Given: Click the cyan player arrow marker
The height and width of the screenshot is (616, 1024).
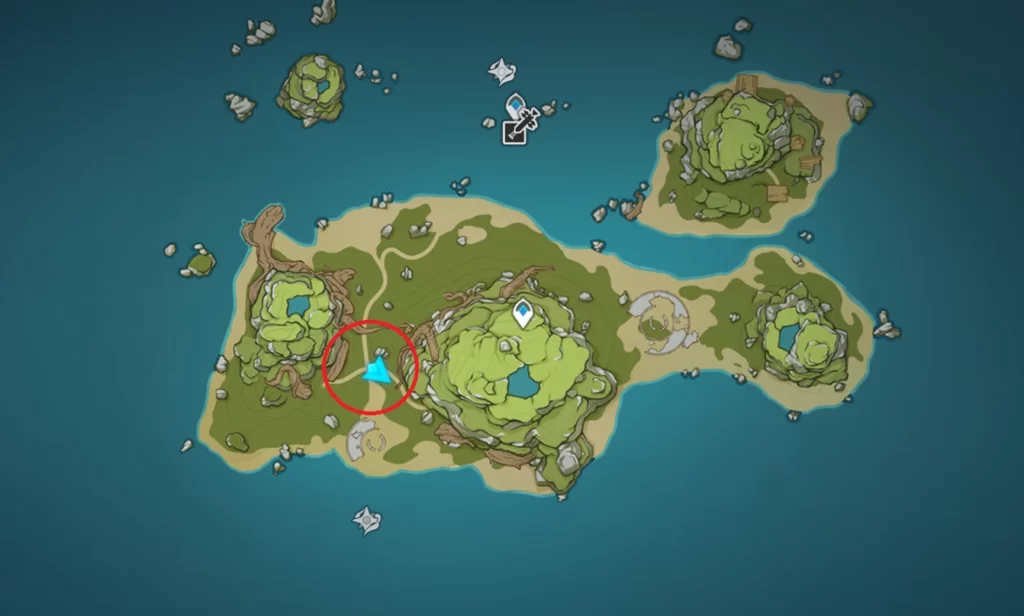Looking at the screenshot, I should pos(378,372).
